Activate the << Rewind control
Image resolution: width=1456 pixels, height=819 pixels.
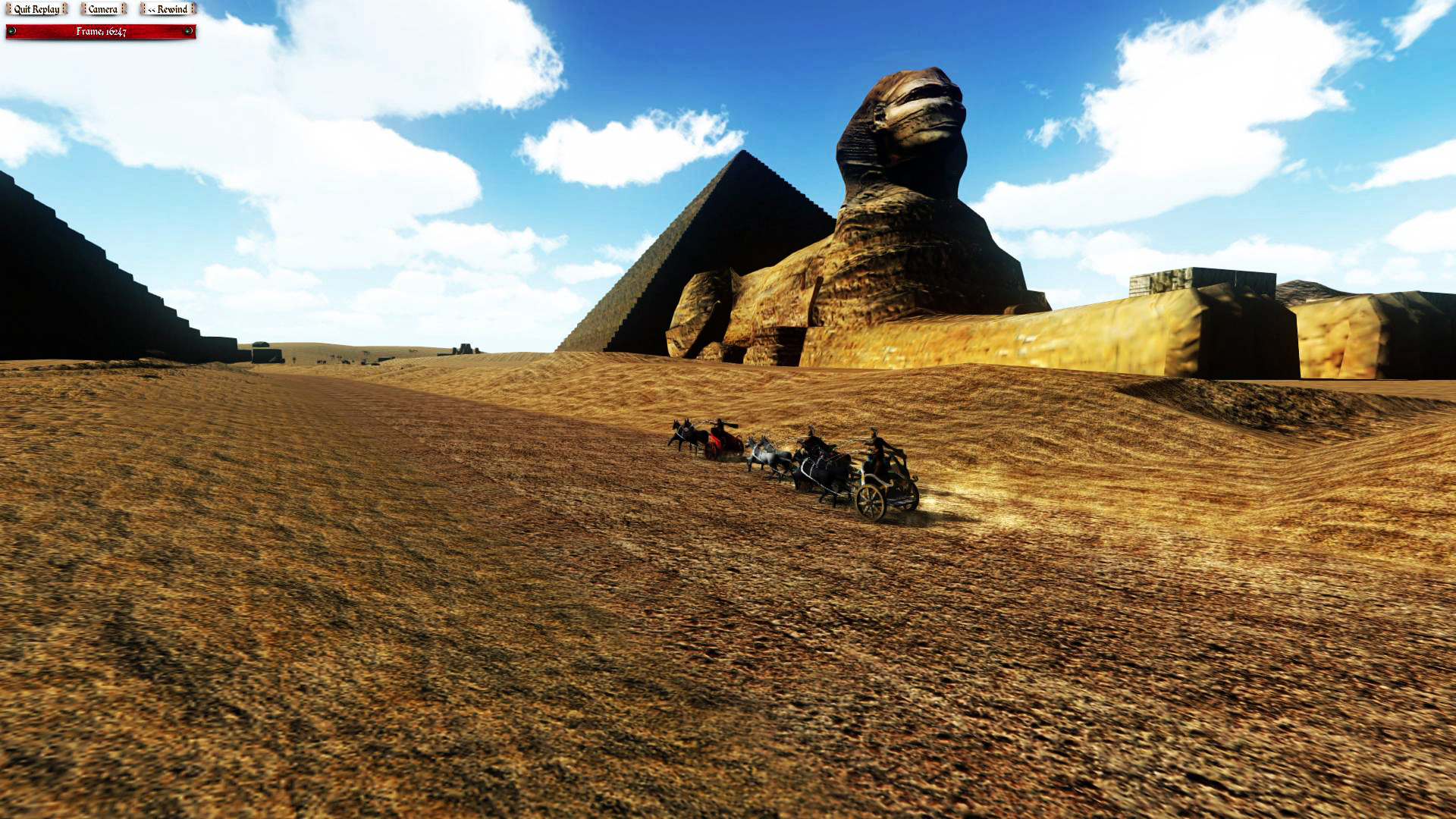coord(167,10)
